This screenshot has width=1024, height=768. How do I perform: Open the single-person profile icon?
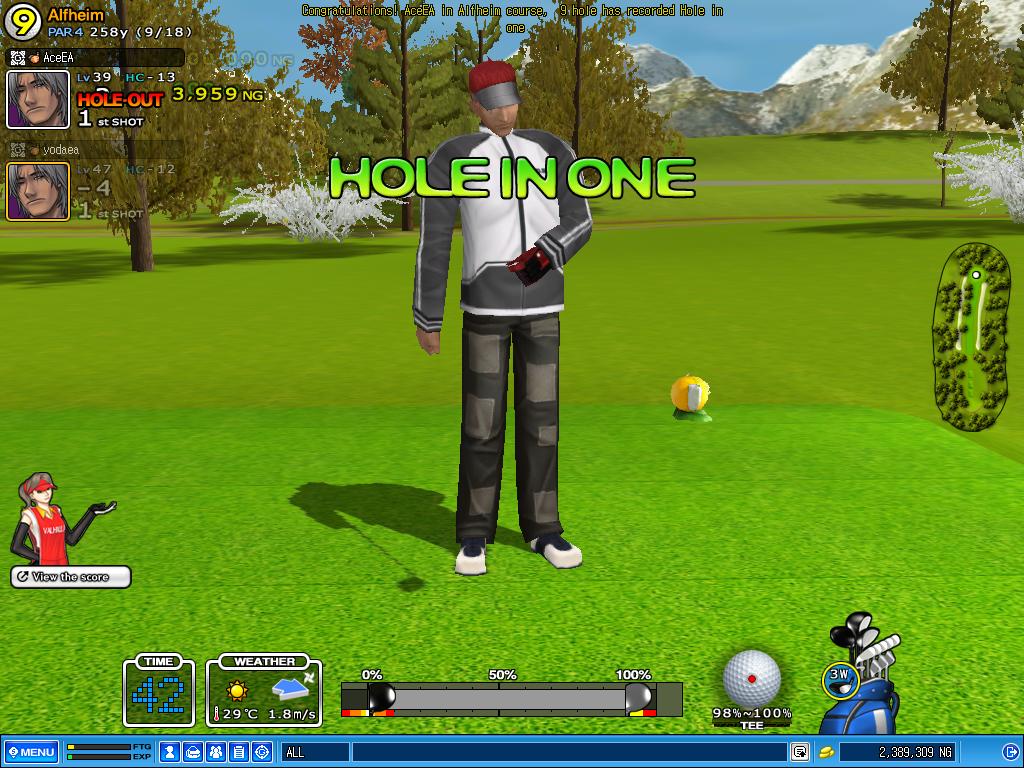171,752
